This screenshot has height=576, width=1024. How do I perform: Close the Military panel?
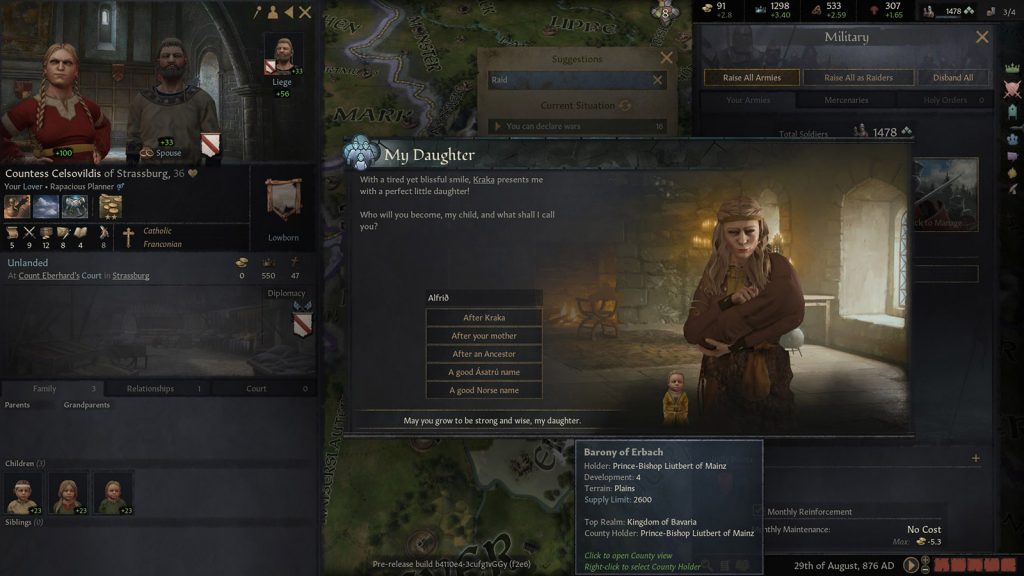[x=982, y=37]
